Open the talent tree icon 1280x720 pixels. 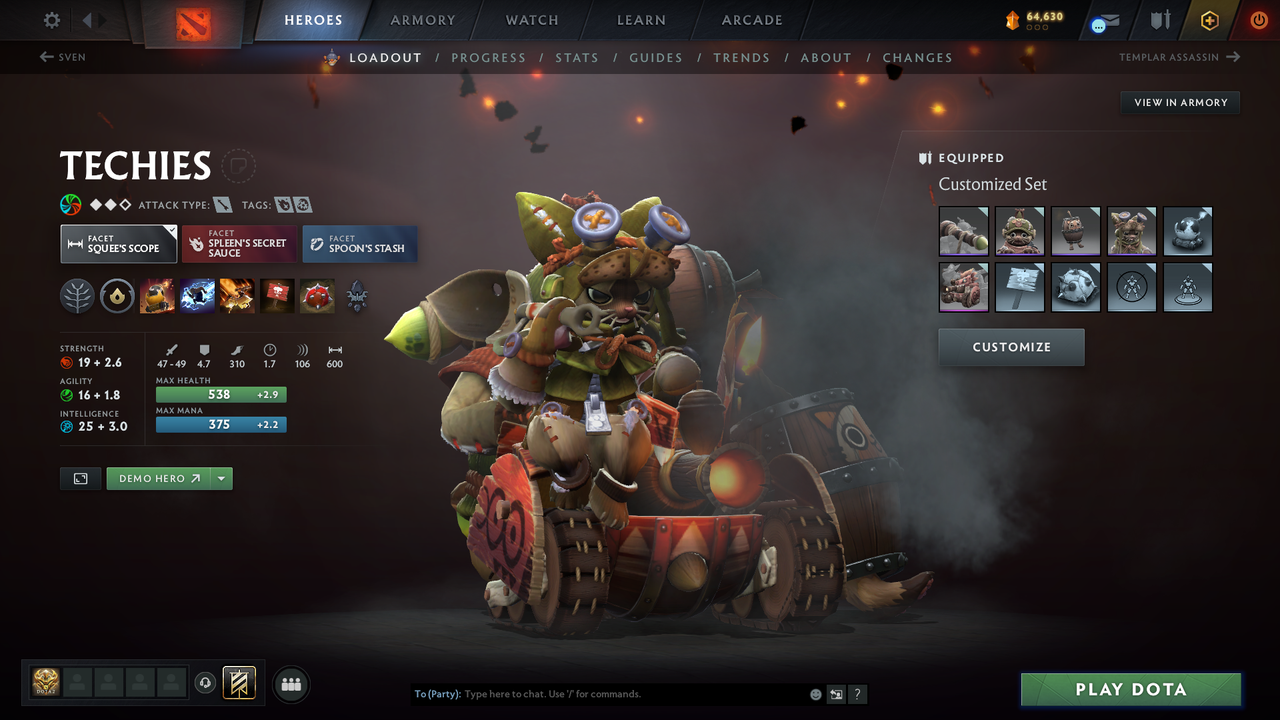pos(78,296)
